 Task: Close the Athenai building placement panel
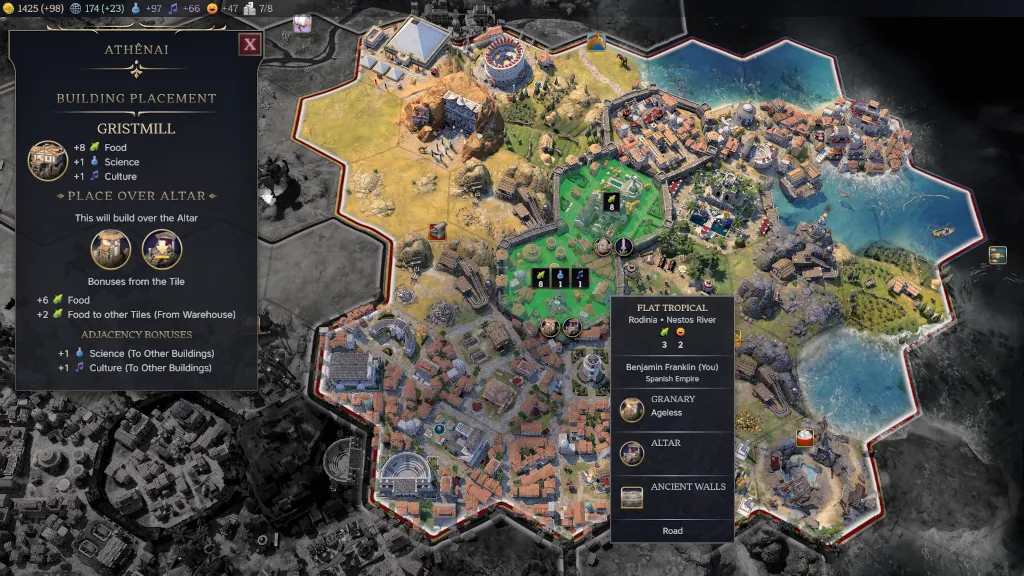[250, 44]
